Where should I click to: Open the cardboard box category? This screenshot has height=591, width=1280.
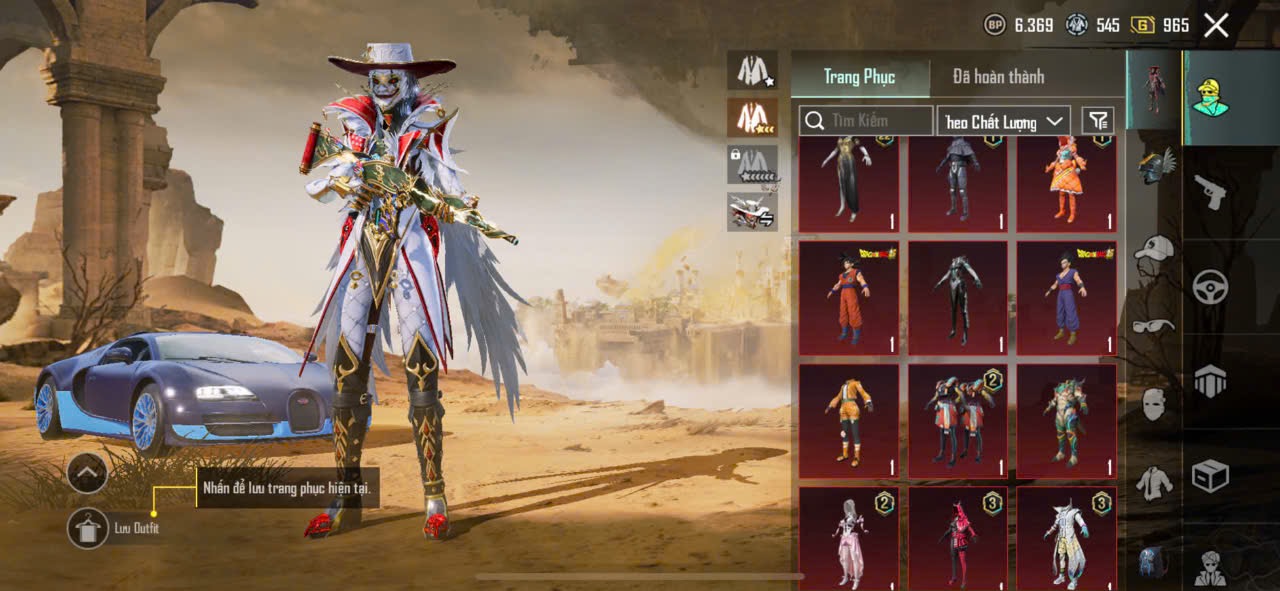[x=1210, y=476]
